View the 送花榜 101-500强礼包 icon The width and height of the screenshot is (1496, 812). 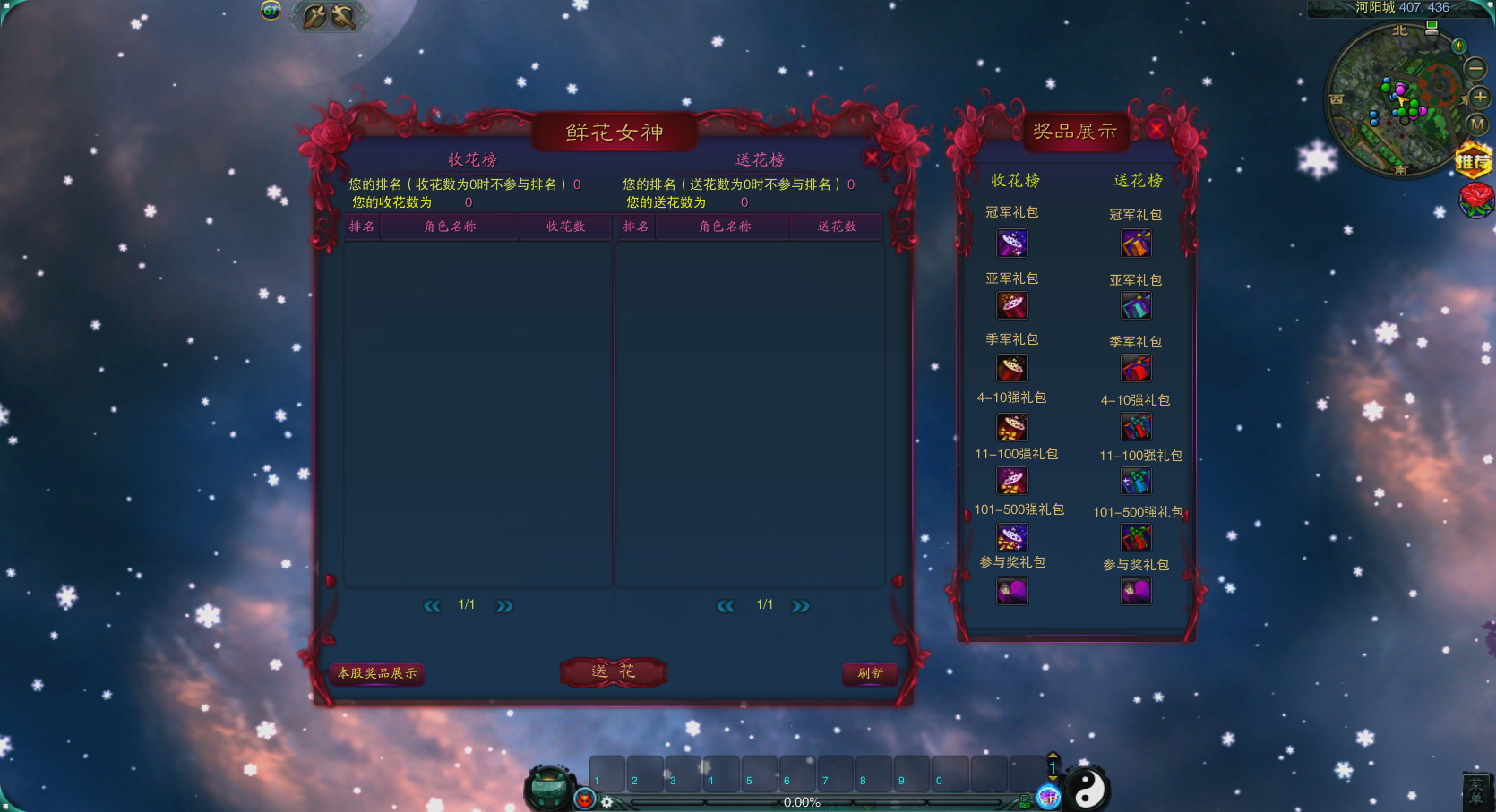tap(1136, 537)
